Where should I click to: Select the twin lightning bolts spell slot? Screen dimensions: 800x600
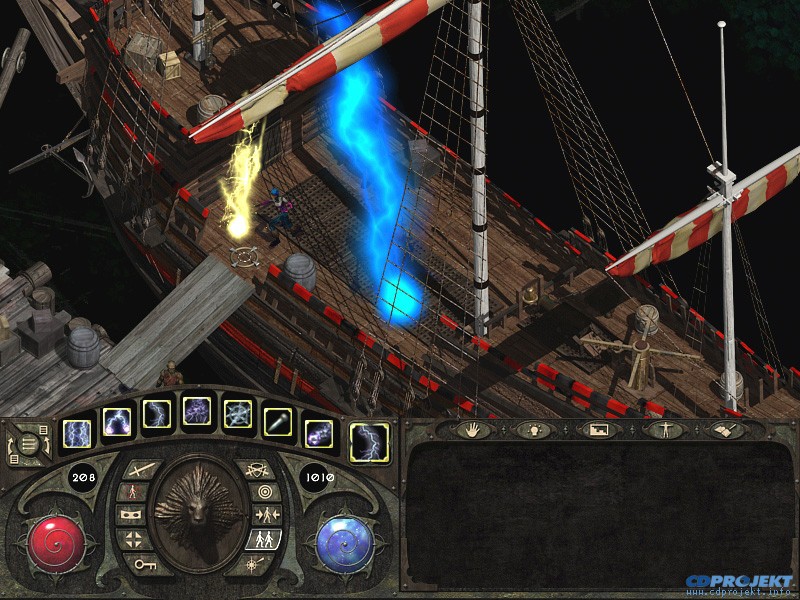78,433
